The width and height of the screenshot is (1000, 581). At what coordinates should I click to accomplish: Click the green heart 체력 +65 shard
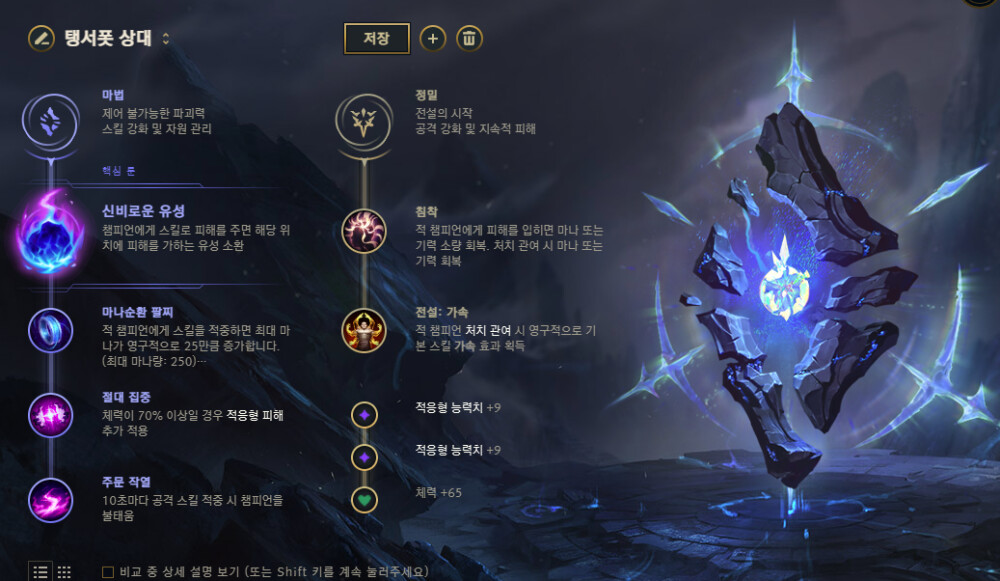pyautogui.click(x=364, y=498)
